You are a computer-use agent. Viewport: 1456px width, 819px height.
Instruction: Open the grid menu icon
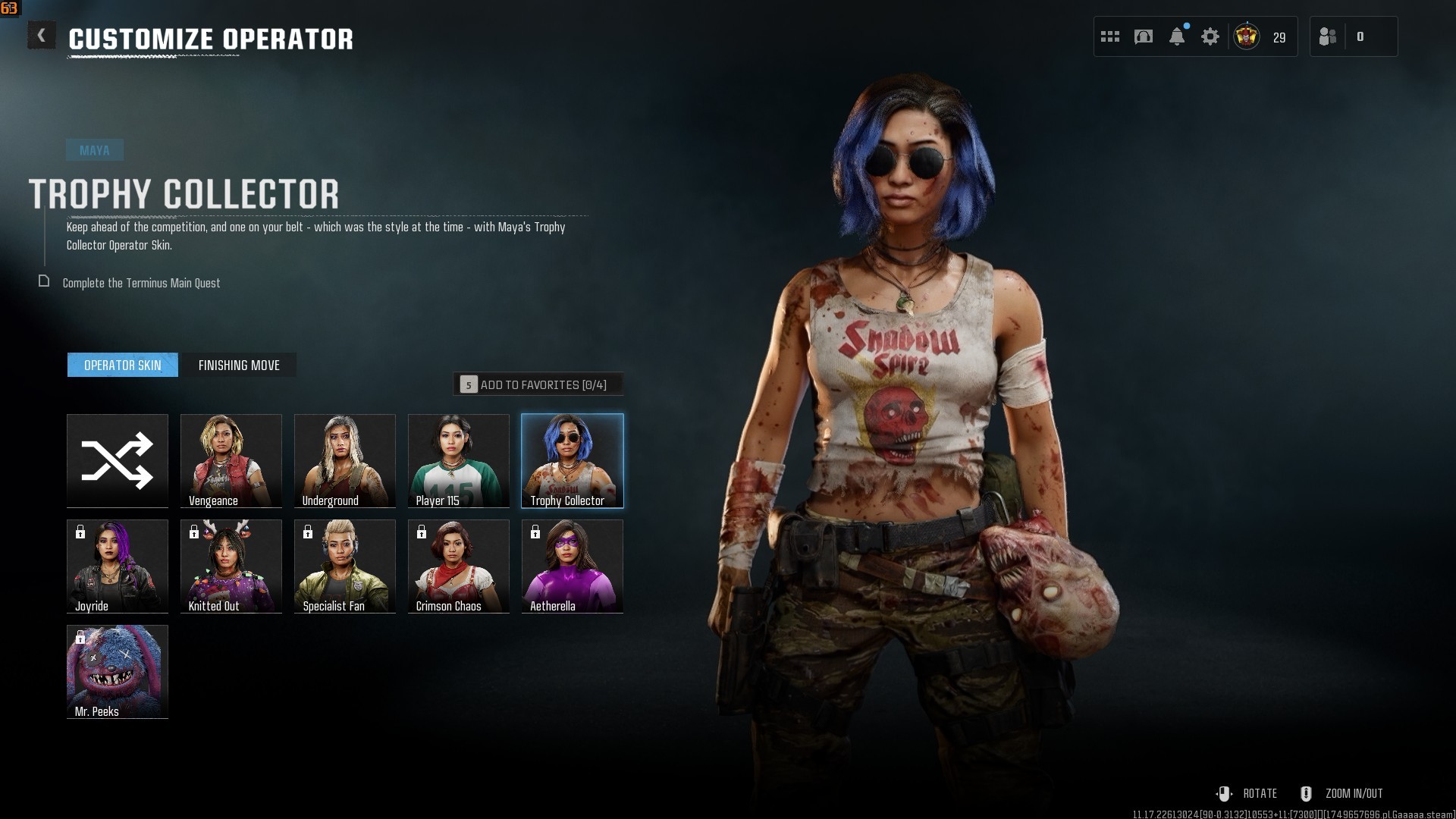[1110, 36]
